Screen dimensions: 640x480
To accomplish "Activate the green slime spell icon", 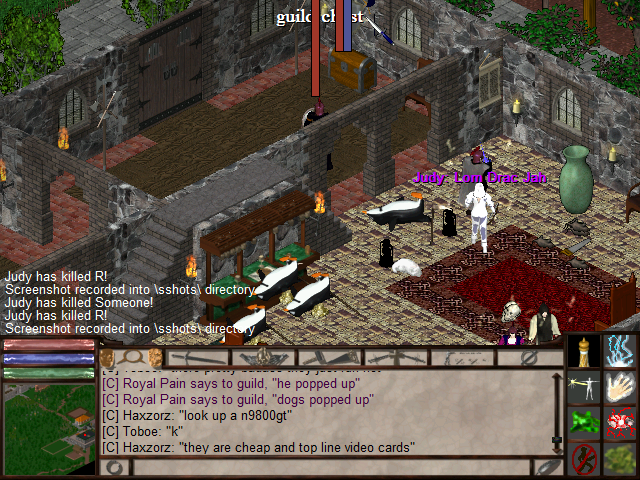I will [x=584, y=423].
